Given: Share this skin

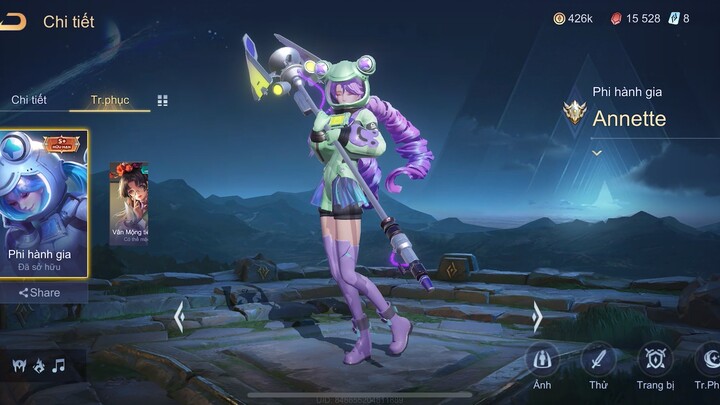Looking at the screenshot, I should tap(40, 293).
